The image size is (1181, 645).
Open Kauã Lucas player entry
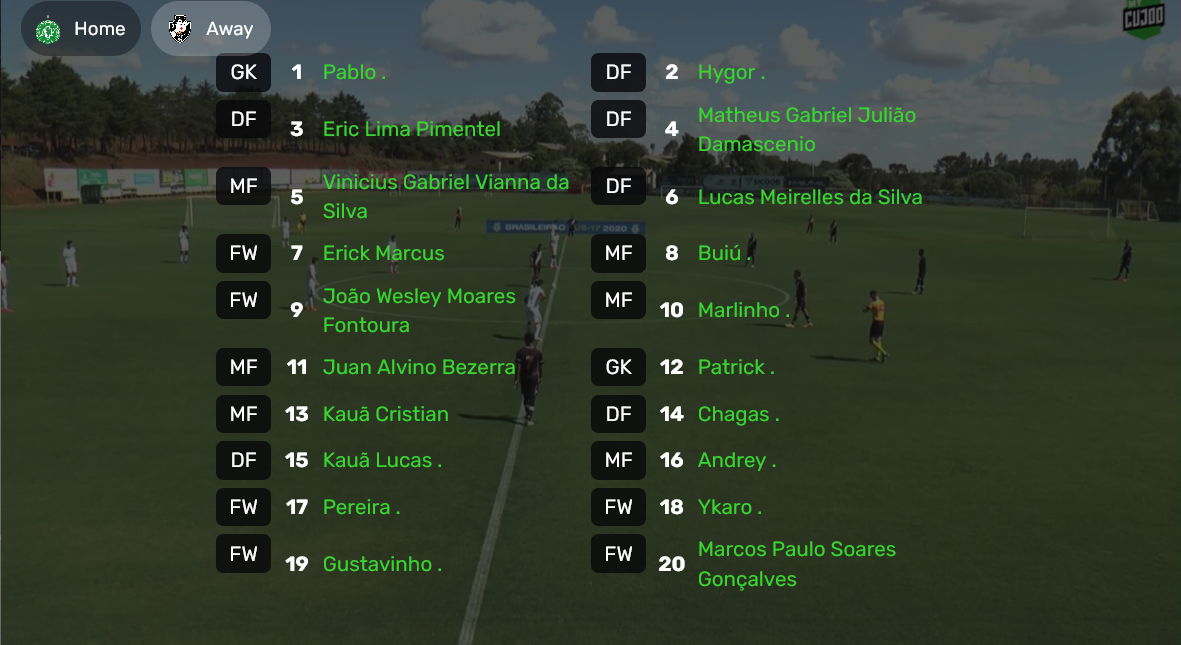381,460
